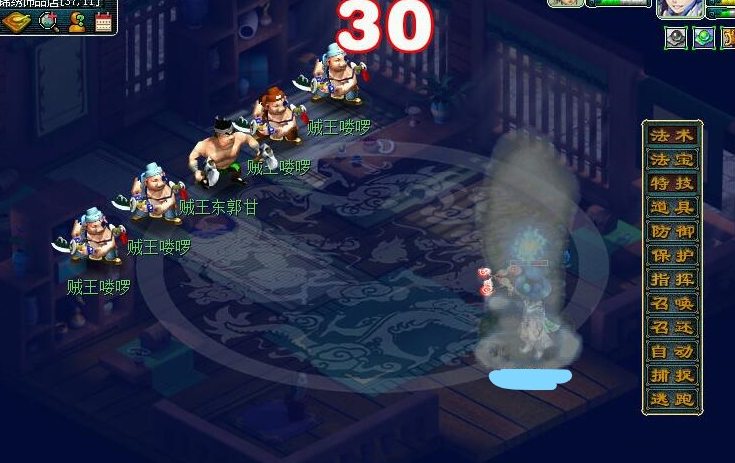Choose the 防御 defend command
This screenshot has width=735, height=463.
click(x=672, y=231)
